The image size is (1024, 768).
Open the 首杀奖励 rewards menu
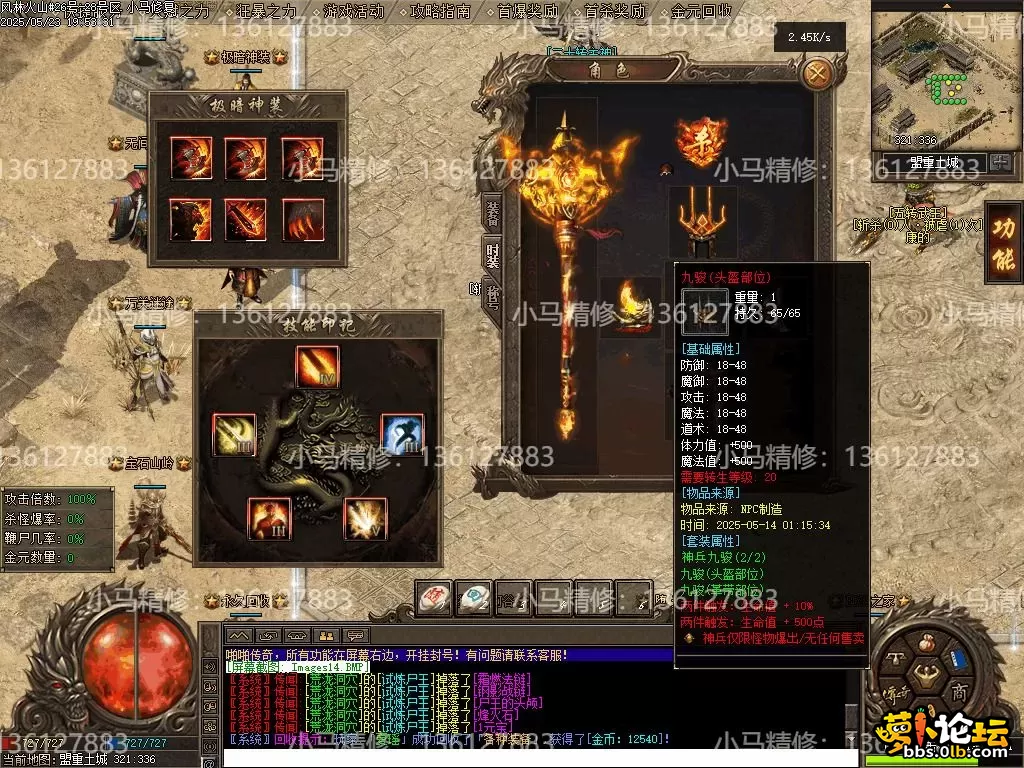pyautogui.click(x=614, y=12)
